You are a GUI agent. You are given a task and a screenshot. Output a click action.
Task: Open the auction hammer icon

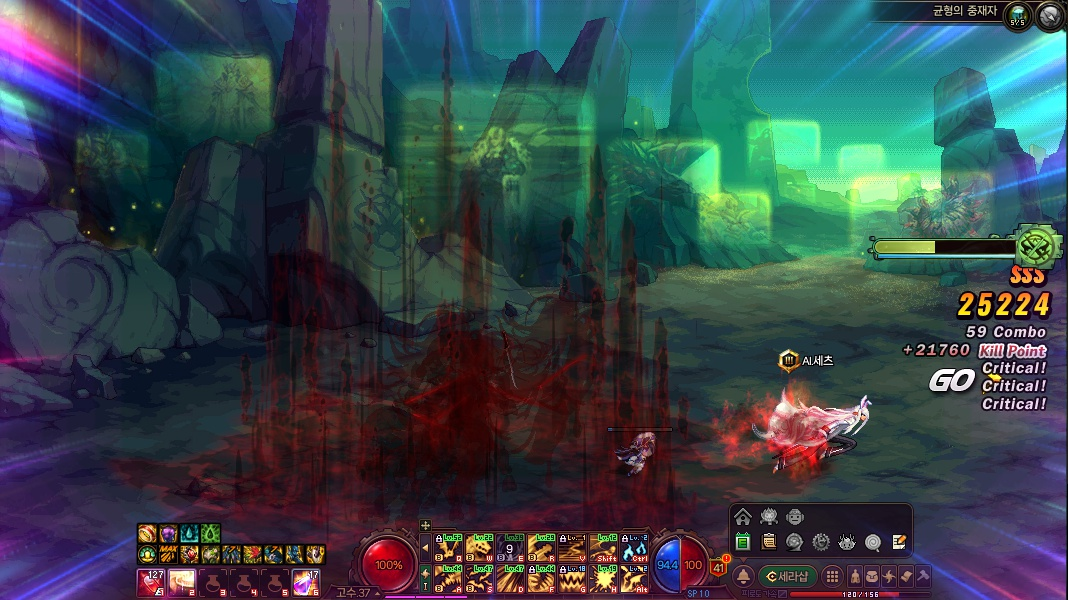pyautogui.click(x=923, y=576)
